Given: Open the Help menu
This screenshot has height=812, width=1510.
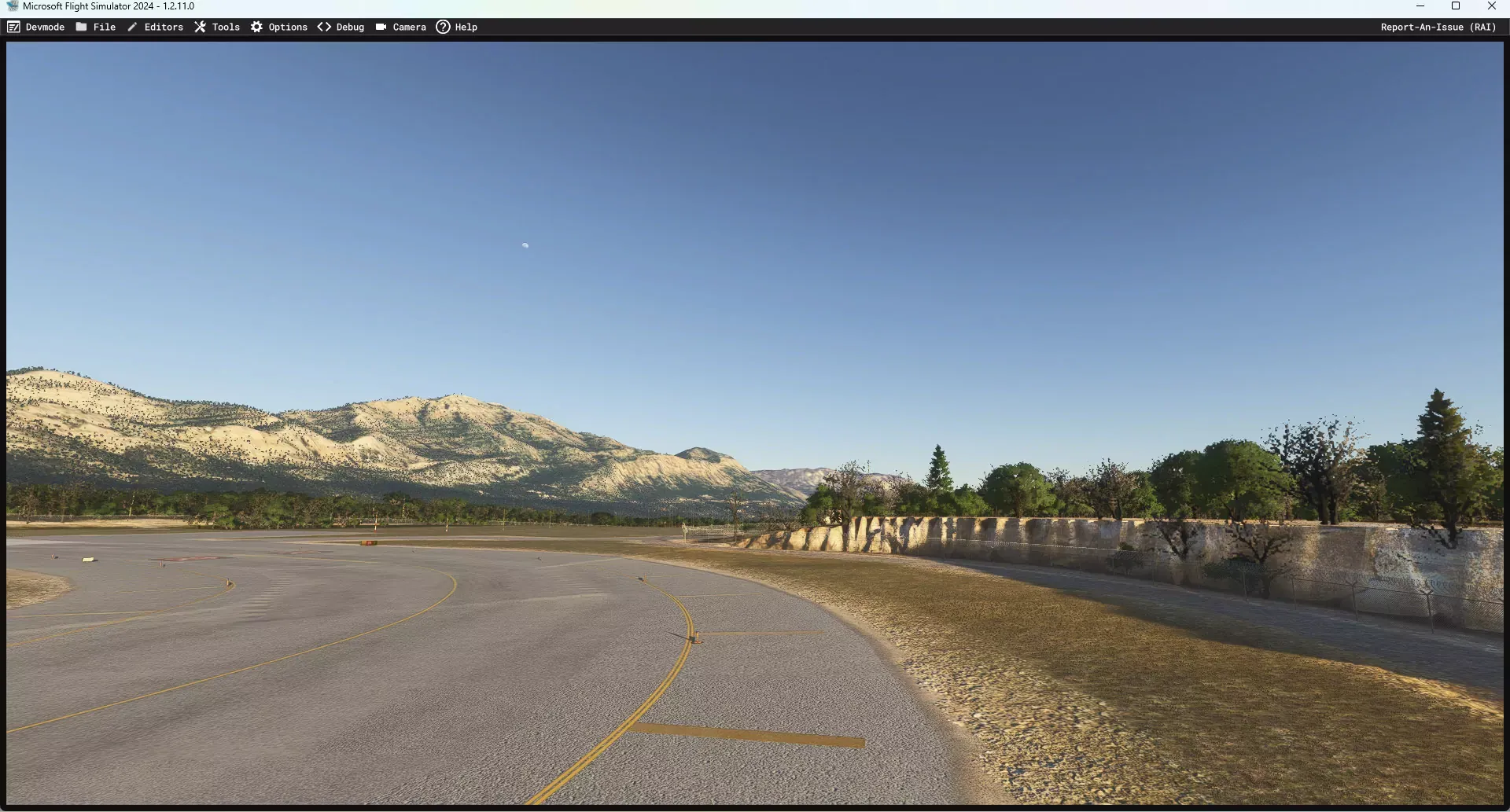Looking at the screenshot, I should 457,27.
